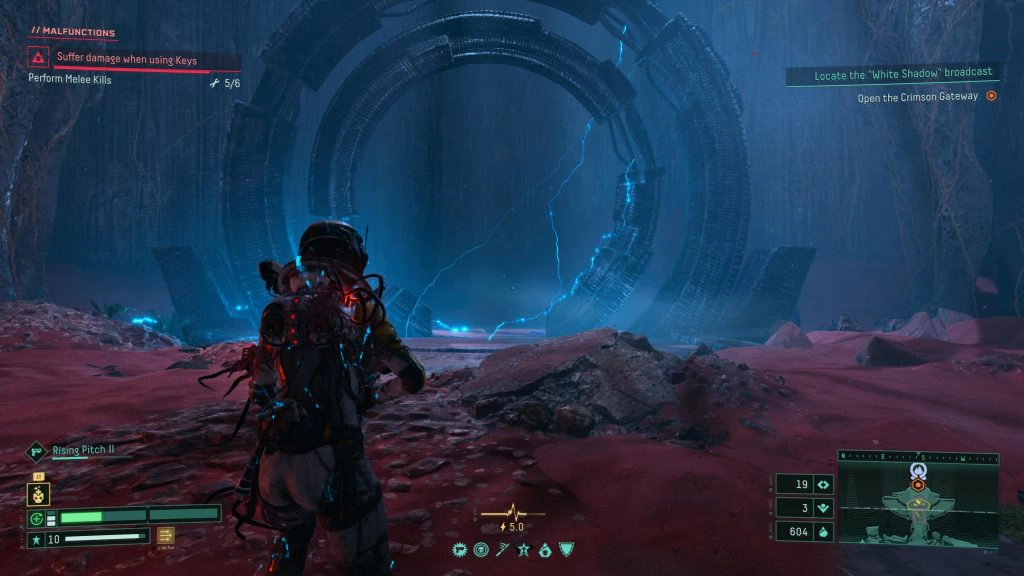
Task: Select the concentric circle target upgrade icon
Action: [x=481, y=550]
